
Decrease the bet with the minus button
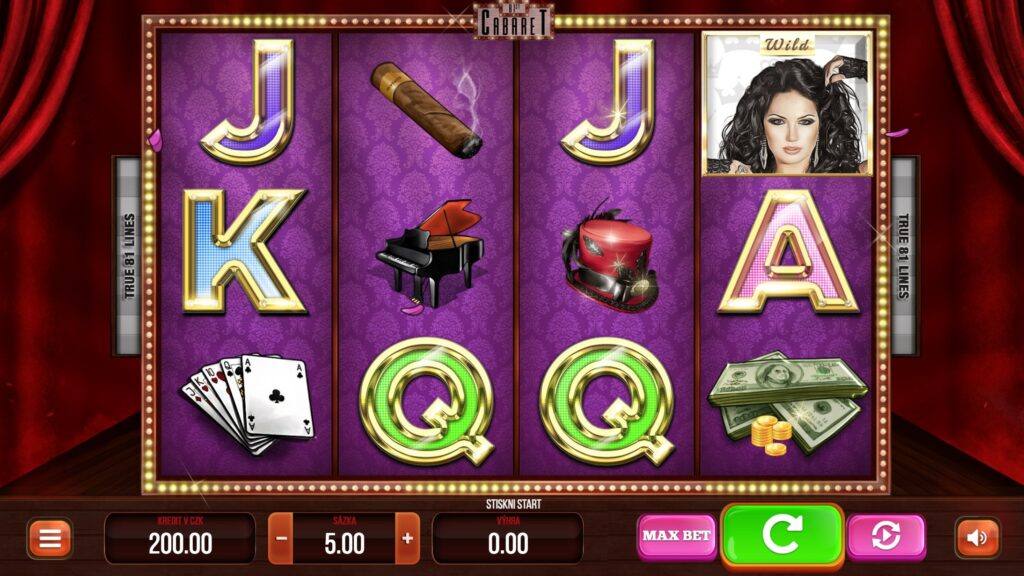281,538
